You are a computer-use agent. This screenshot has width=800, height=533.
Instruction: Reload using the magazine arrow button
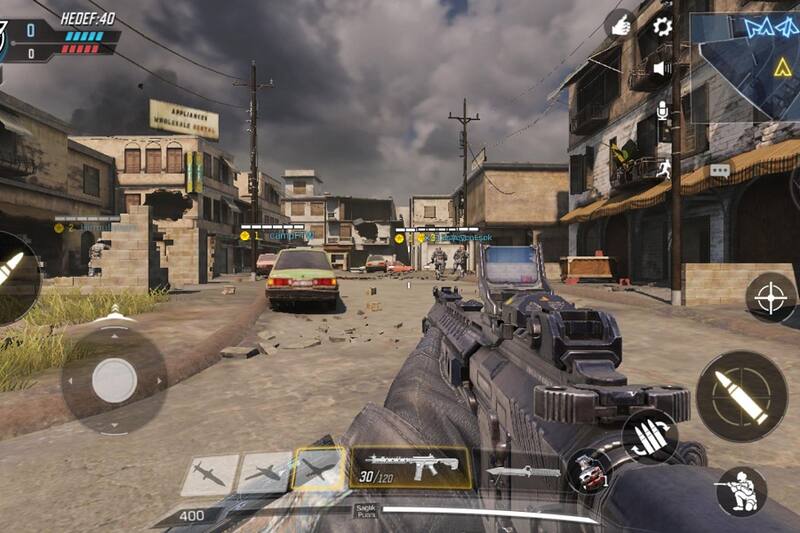[x=650, y=436]
